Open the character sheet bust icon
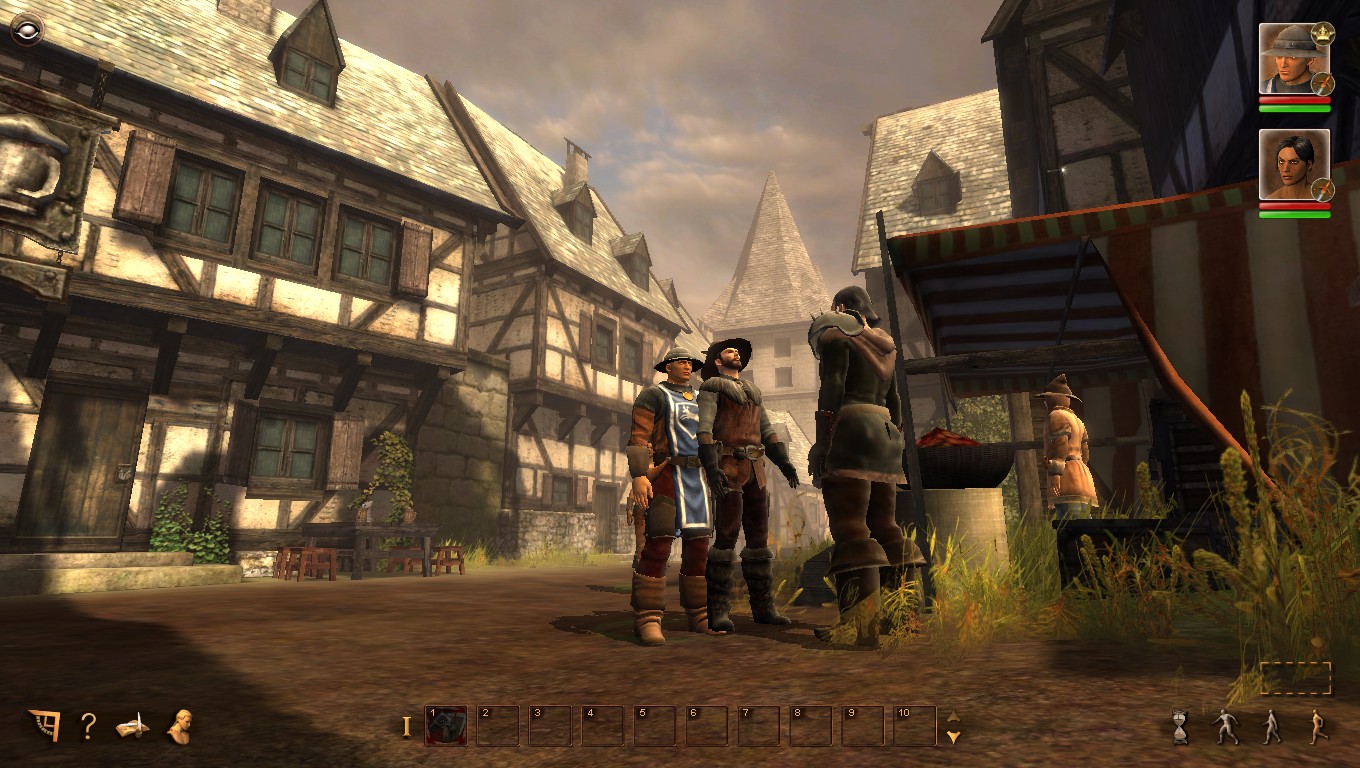The height and width of the screenshot is (768, 1360). (180, 726)
